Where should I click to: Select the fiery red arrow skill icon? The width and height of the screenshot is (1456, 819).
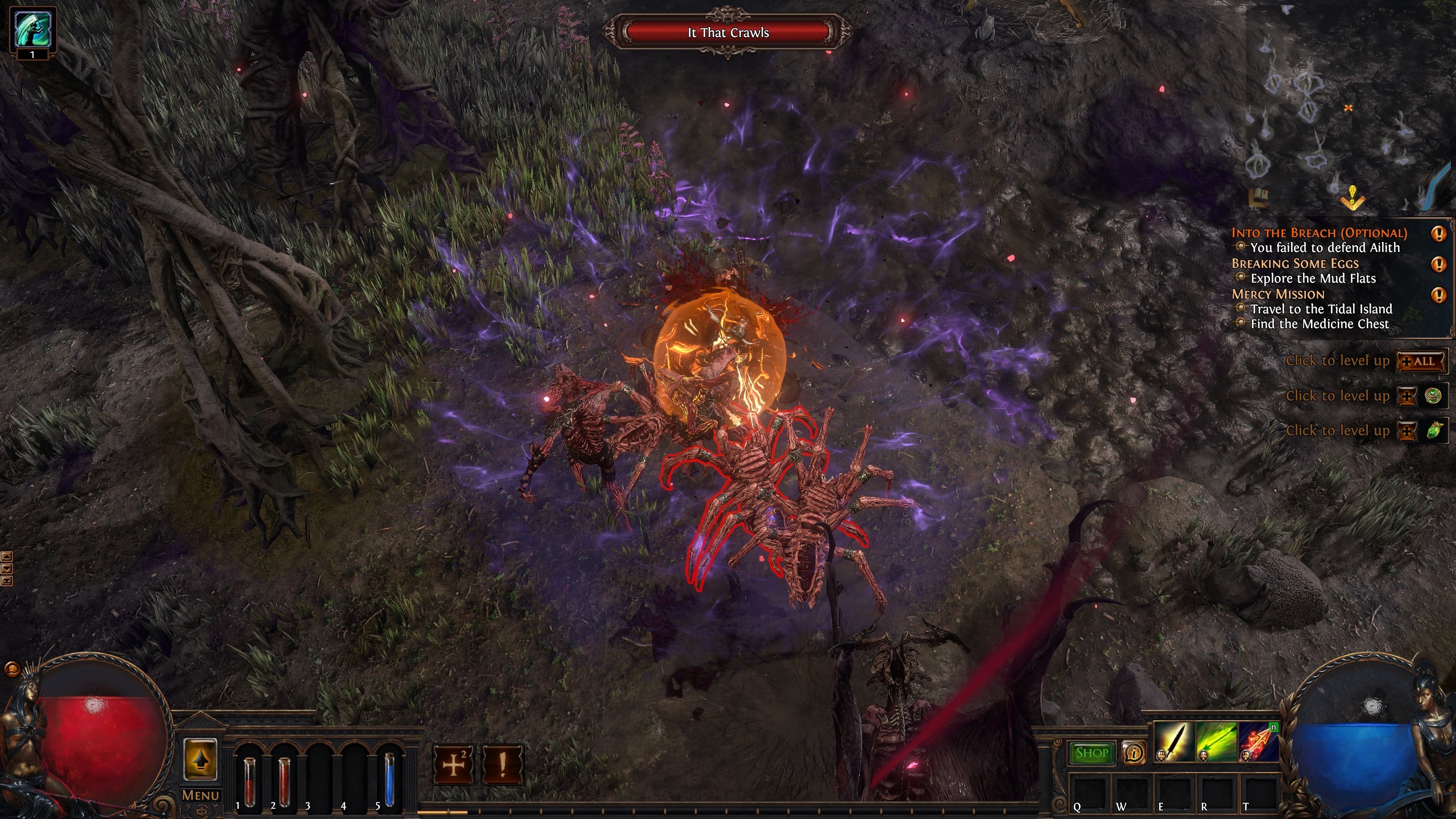[1259, 742]
